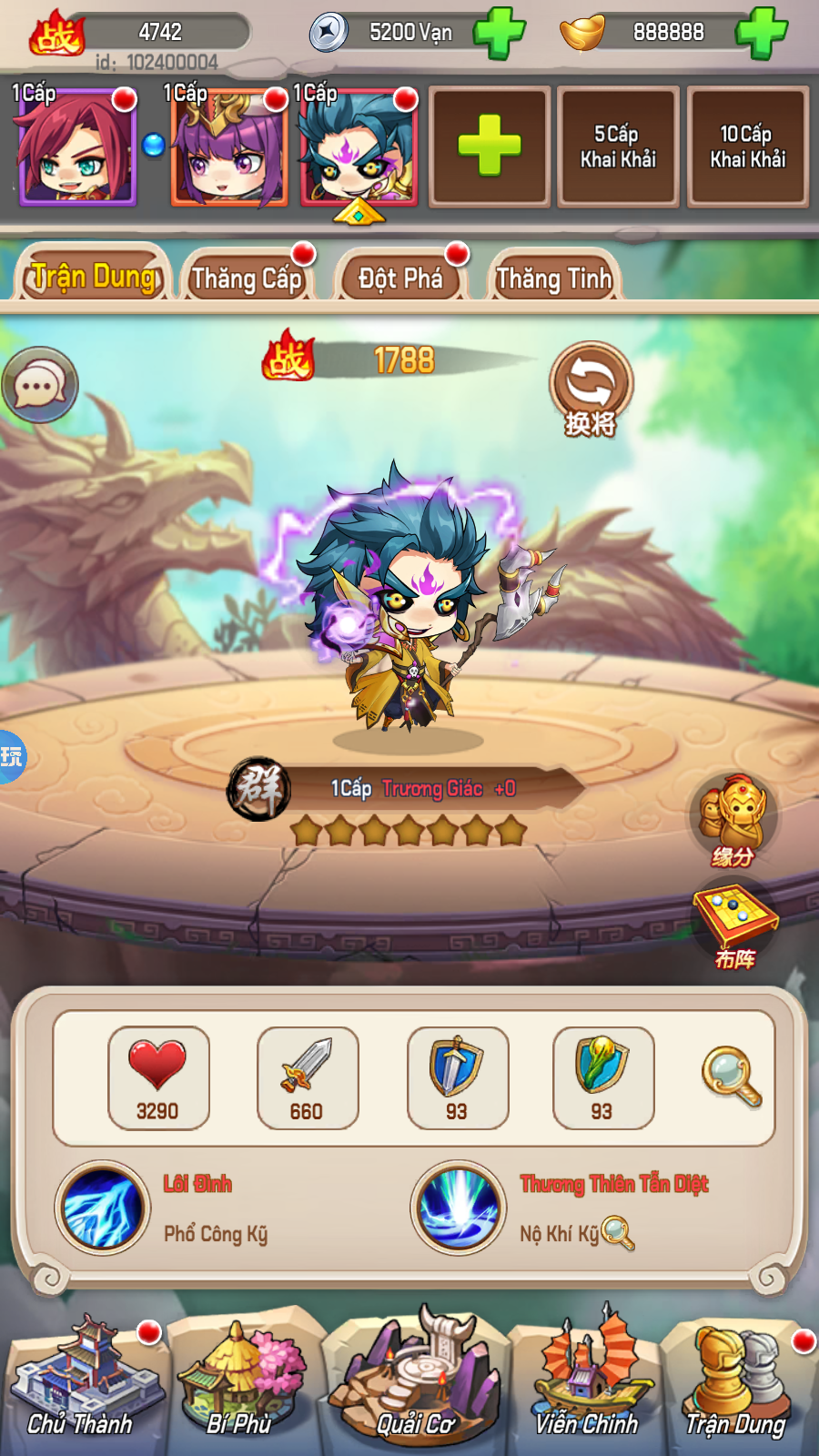Open the Đột Phá tab
819x1456 pixels.
[x=400, y=277]
